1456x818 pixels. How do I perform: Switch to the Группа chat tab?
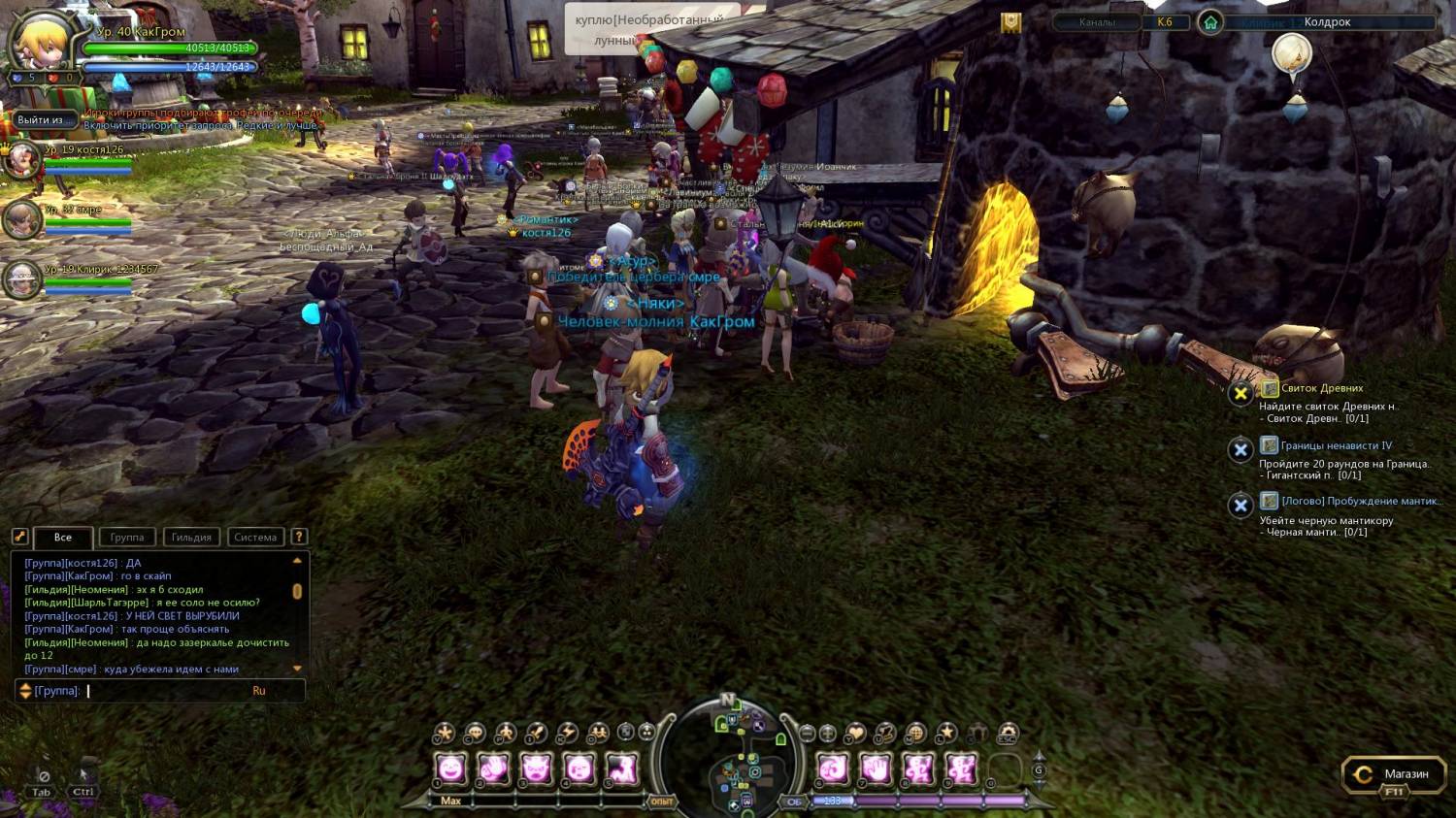click(127, 538)
